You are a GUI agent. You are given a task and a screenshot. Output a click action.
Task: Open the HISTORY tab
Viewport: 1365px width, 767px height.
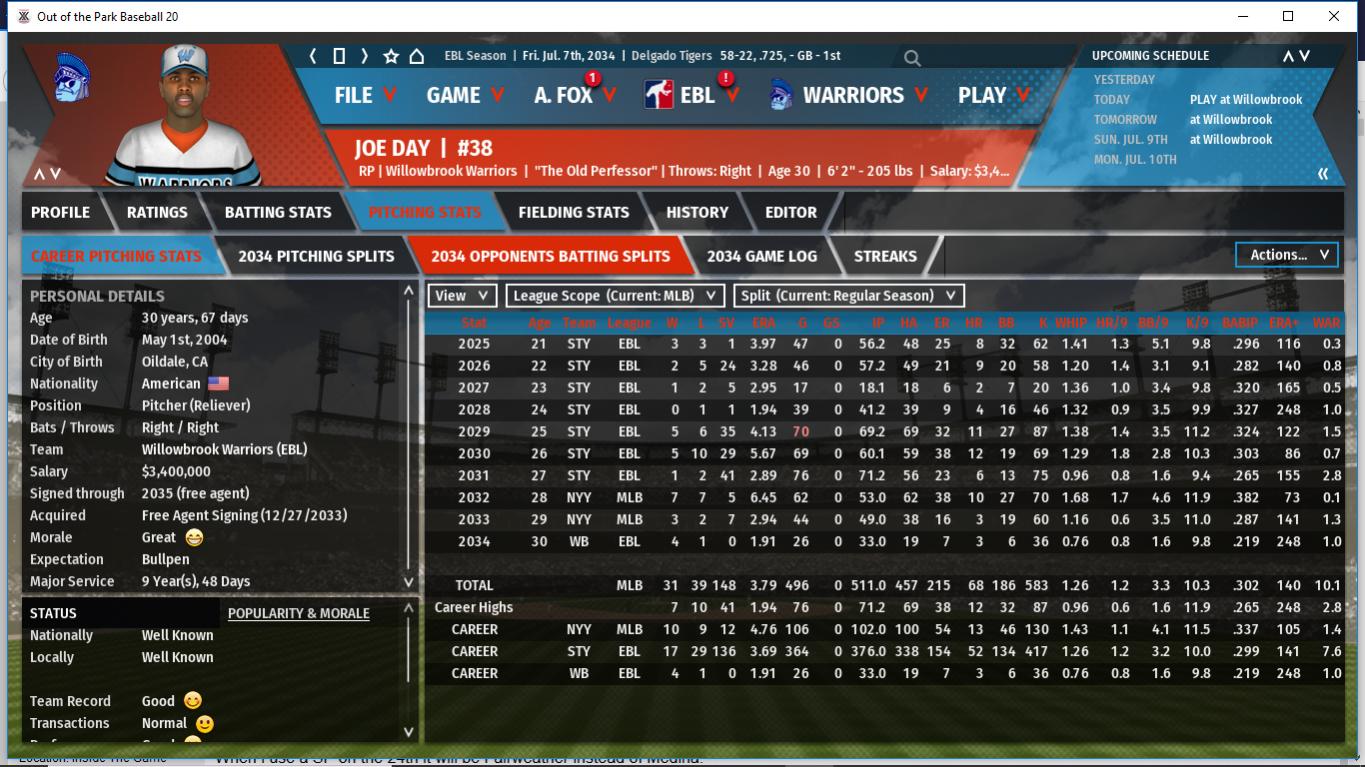point(697,212)
